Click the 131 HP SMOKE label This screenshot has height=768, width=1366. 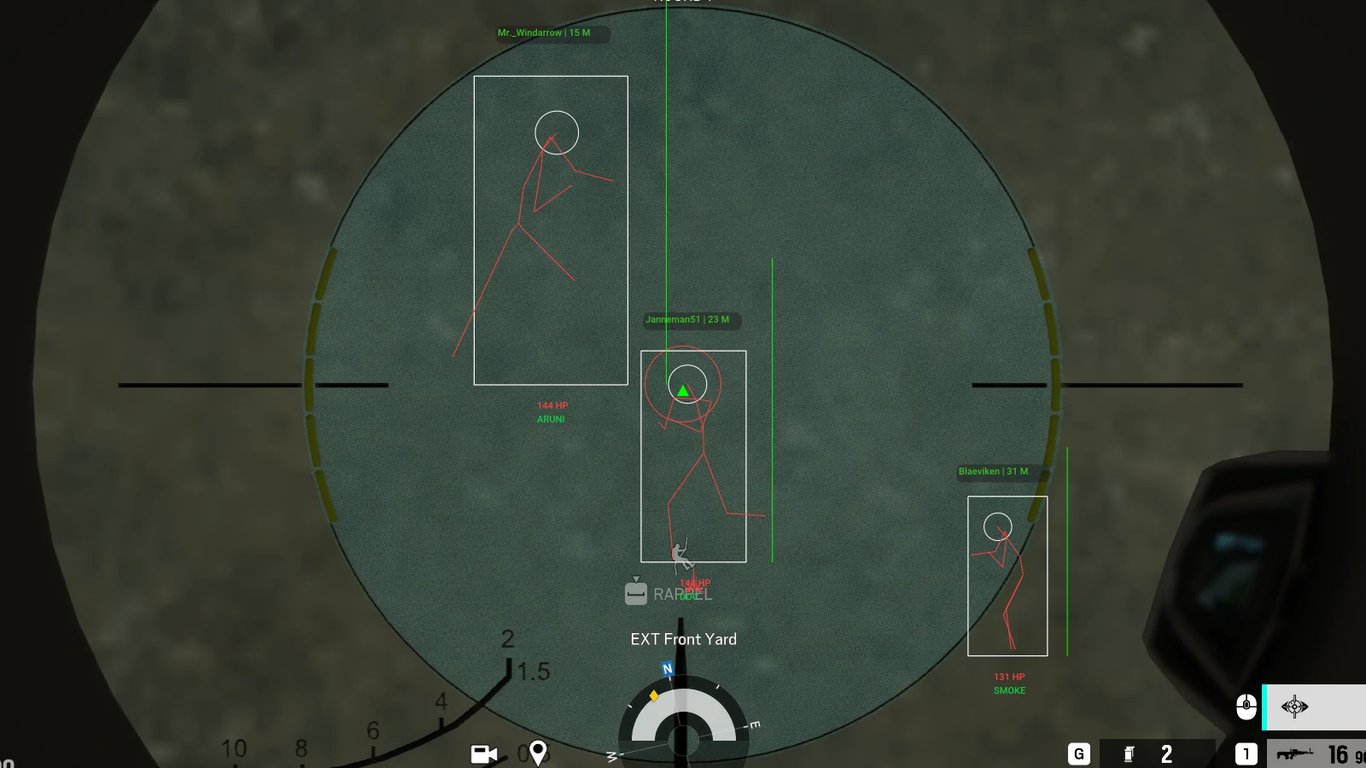pyautogui.click(x=1009, y=683)
